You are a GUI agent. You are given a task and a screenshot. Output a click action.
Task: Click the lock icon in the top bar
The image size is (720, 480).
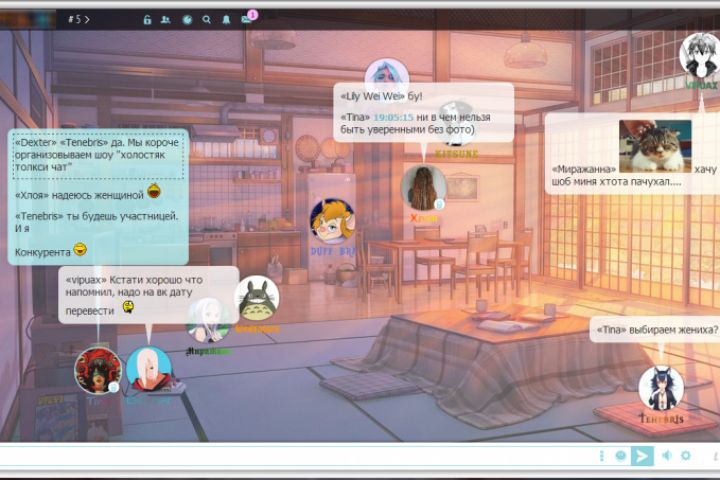[147, 19]
